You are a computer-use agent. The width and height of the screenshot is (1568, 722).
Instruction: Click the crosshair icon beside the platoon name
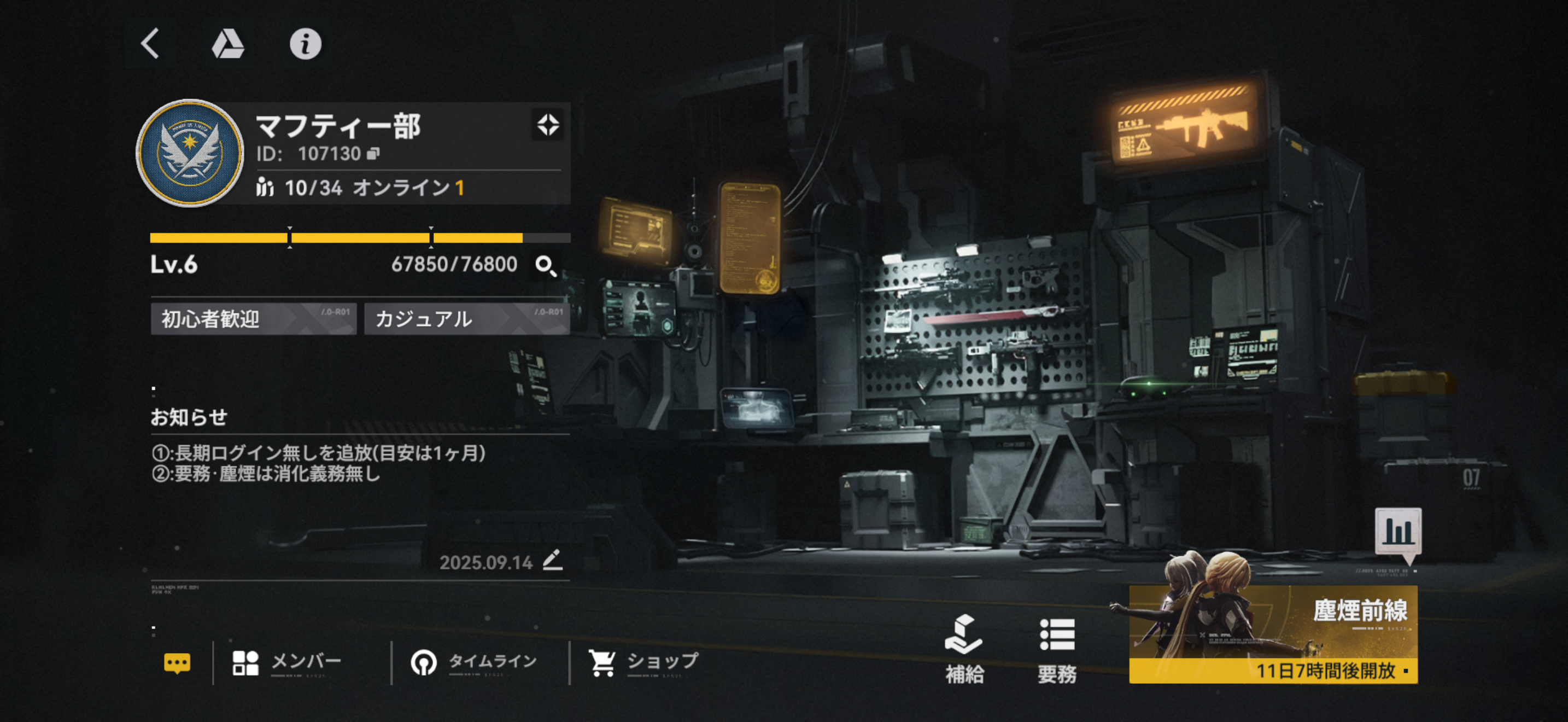pos(547,125)
